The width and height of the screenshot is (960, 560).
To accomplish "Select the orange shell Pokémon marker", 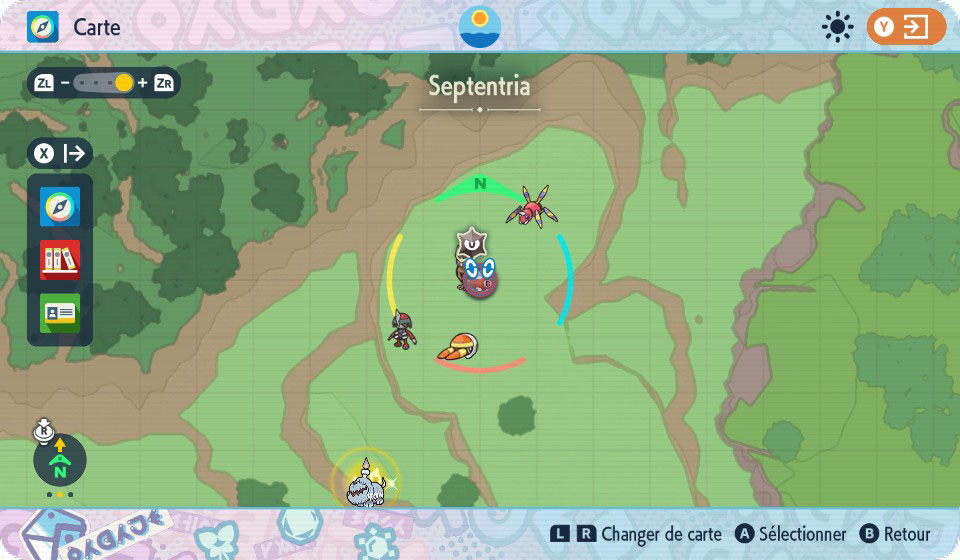I will 460,347.
